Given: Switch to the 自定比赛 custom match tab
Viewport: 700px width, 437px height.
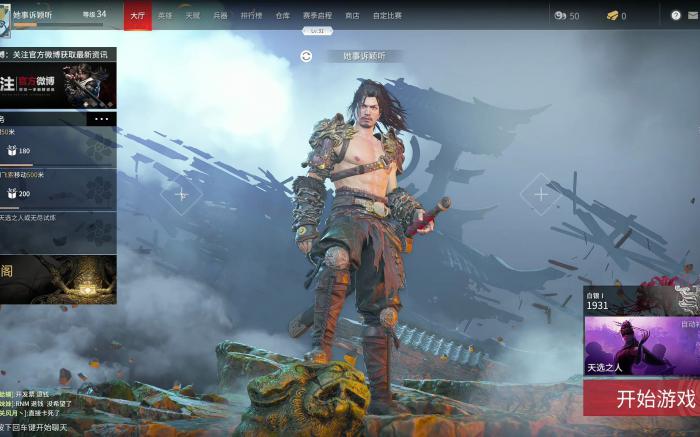Looking at the screenshot, I should point(387,15).
